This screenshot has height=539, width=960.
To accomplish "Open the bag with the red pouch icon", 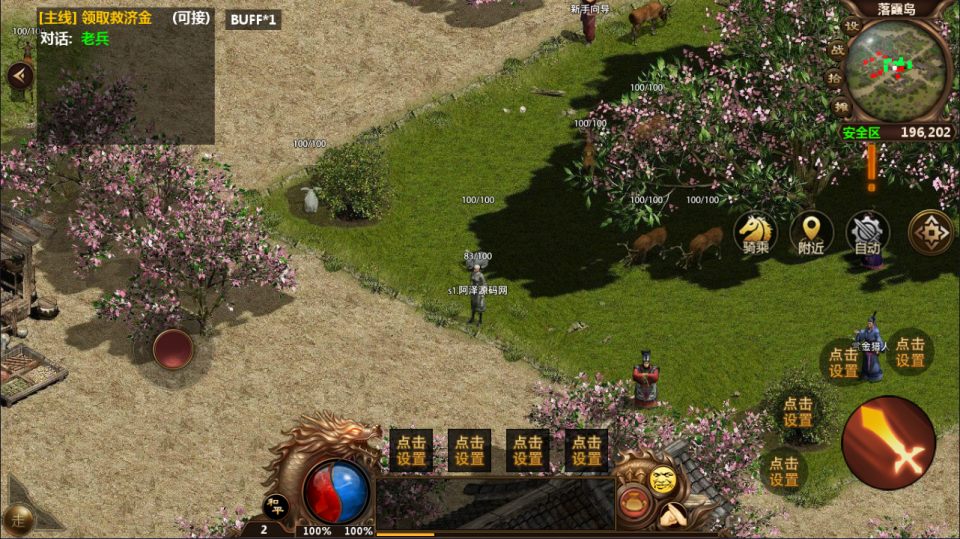I will [x=634, y=501].
